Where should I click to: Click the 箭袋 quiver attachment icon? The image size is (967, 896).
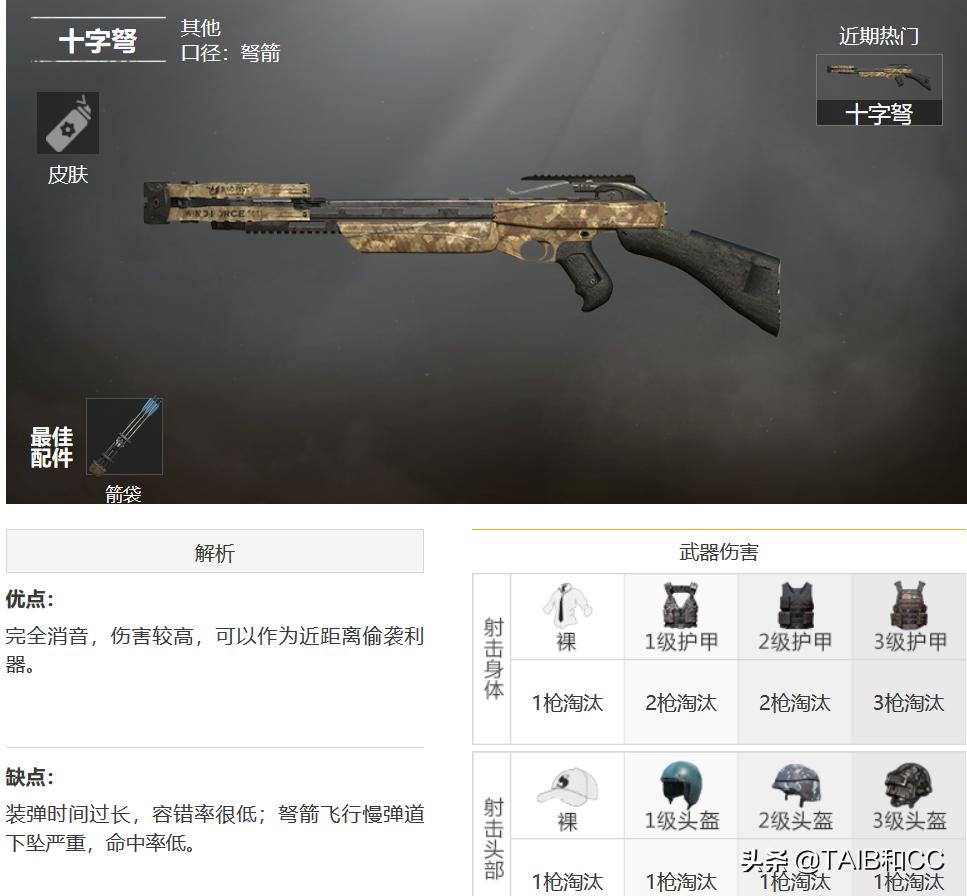124,437
